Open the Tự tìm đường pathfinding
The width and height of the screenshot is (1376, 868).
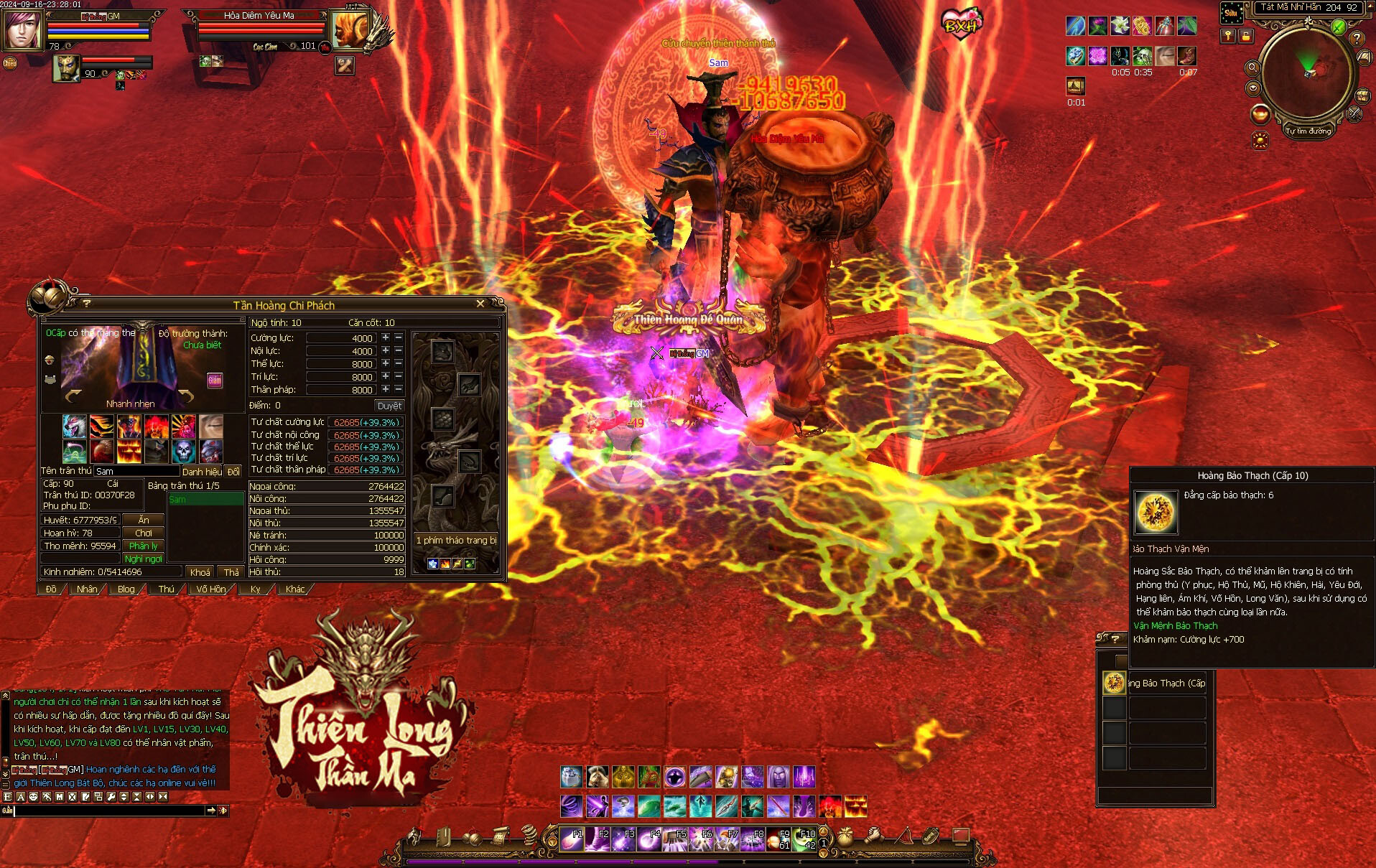click(1308, 131)
